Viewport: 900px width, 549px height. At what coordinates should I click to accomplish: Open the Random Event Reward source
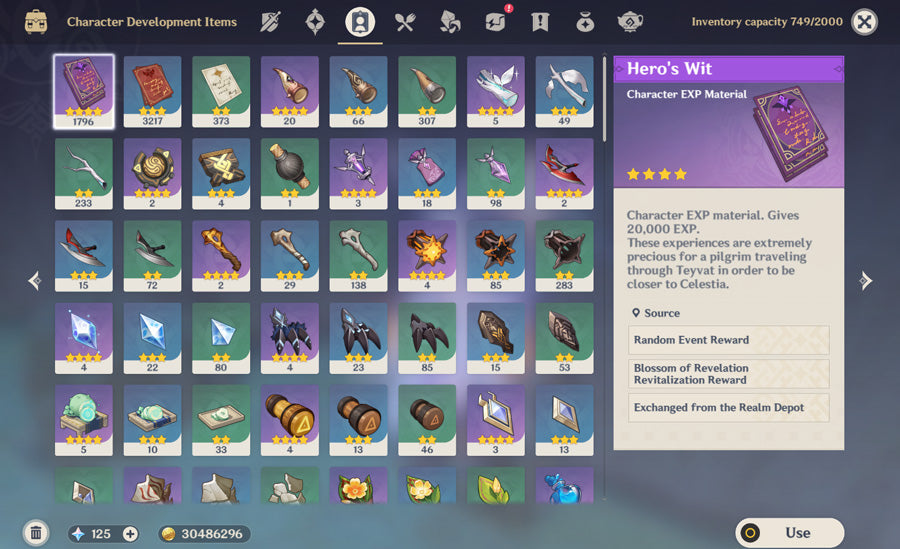pyautogui.click(x=730, y=340)
